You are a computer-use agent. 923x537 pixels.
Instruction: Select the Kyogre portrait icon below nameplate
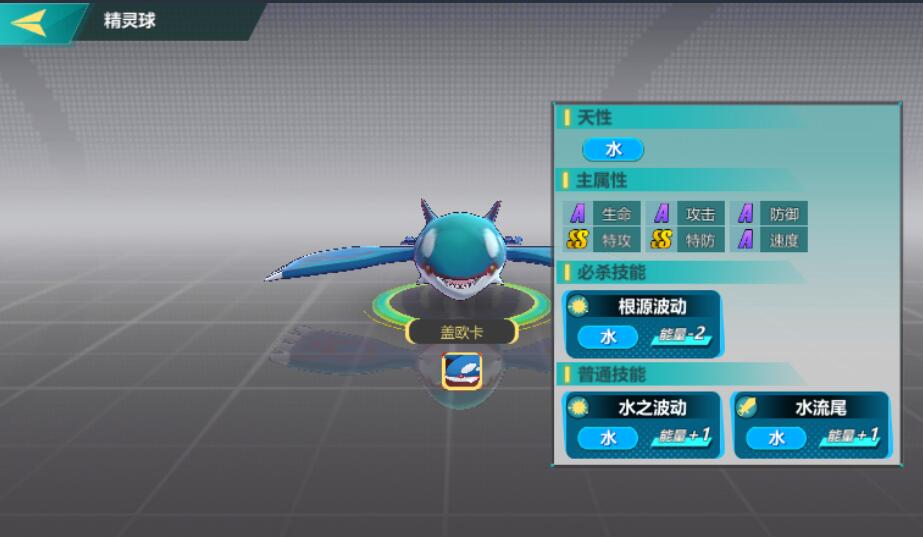click(462, 369)
